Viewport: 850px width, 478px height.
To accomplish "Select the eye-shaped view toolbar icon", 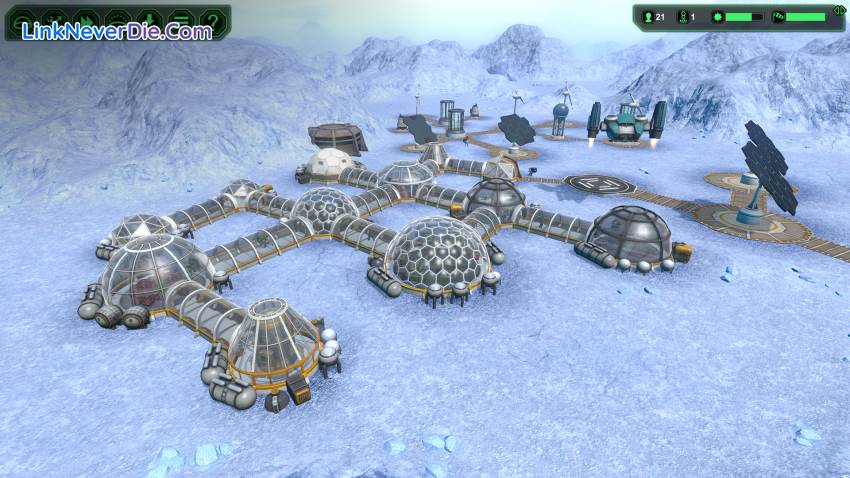I will [118, 19].
